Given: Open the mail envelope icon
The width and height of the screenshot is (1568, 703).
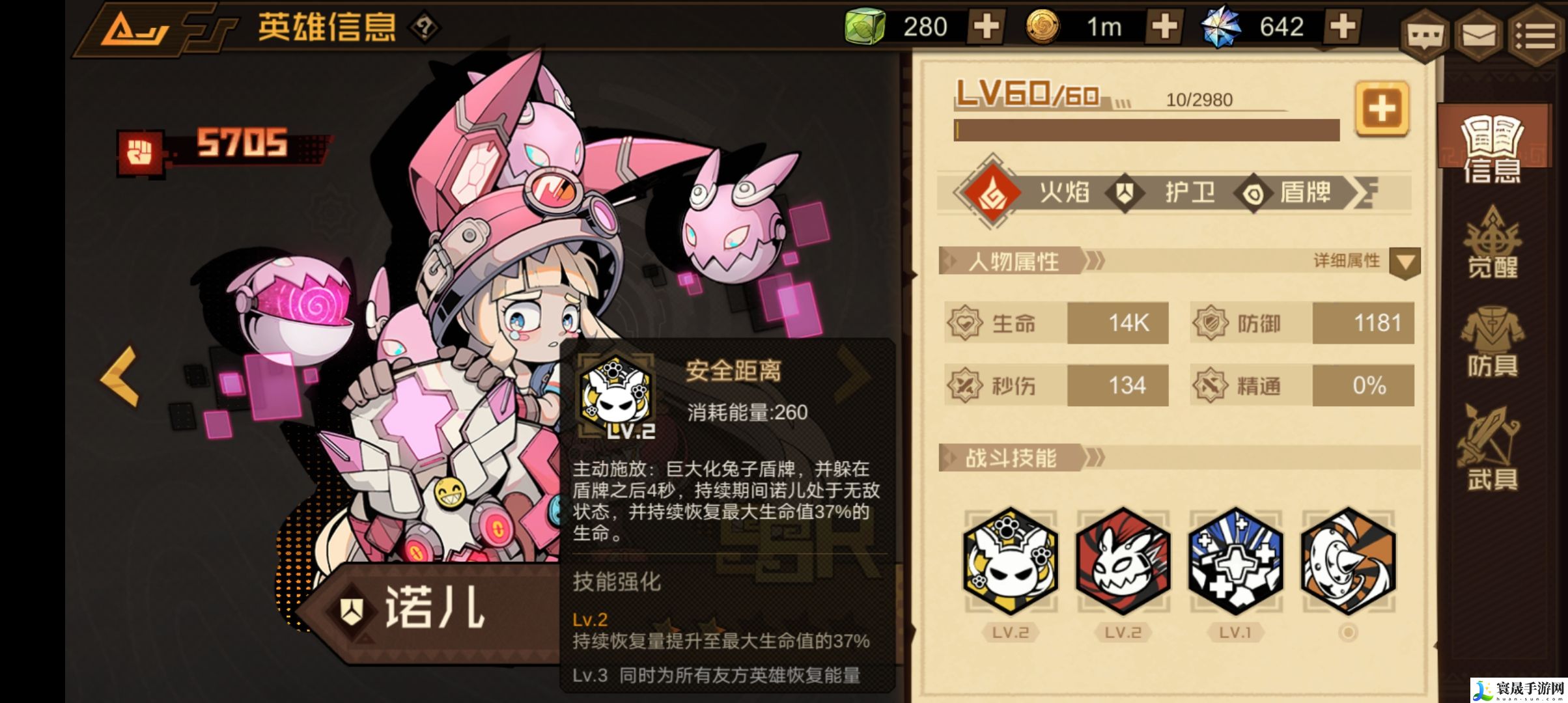Looking at the screenshot, I should tap(1478, 36).
